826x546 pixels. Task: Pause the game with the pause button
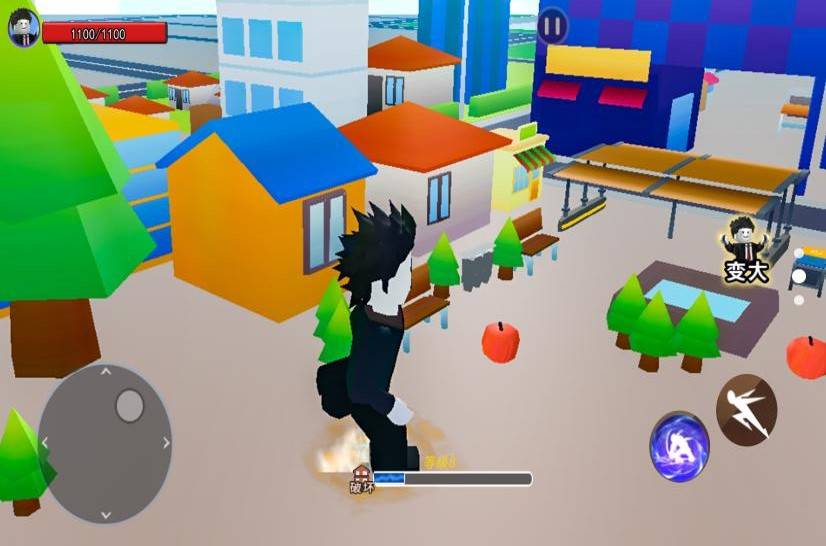click(x=552, y=26)
